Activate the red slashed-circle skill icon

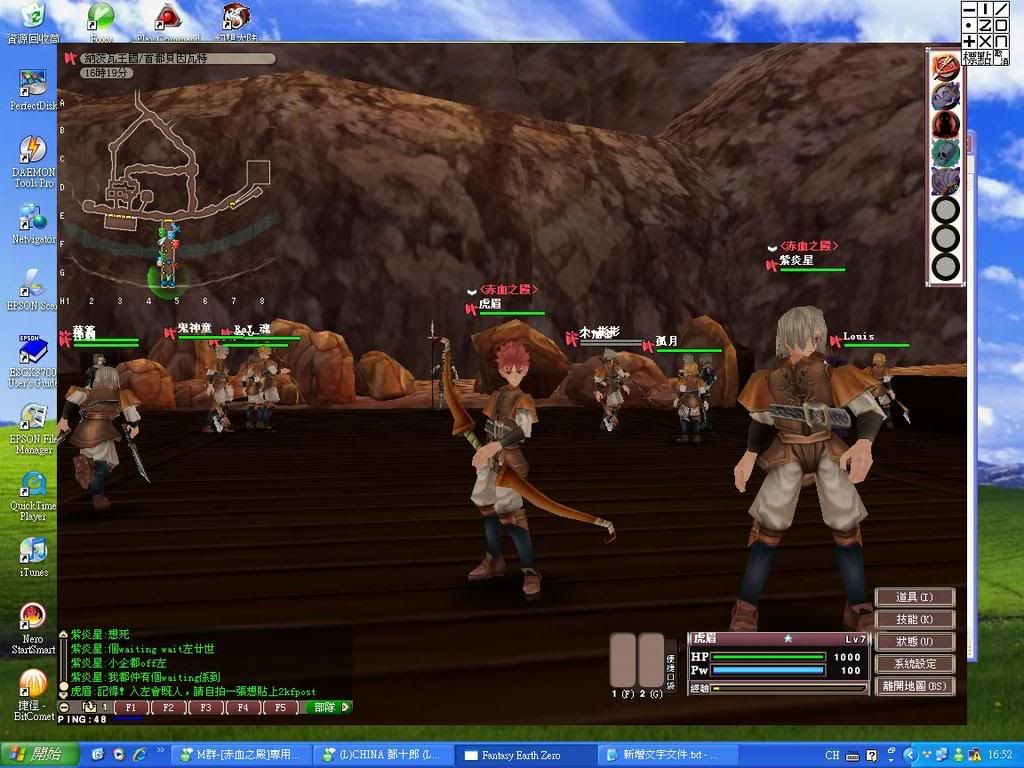[945, 67]
